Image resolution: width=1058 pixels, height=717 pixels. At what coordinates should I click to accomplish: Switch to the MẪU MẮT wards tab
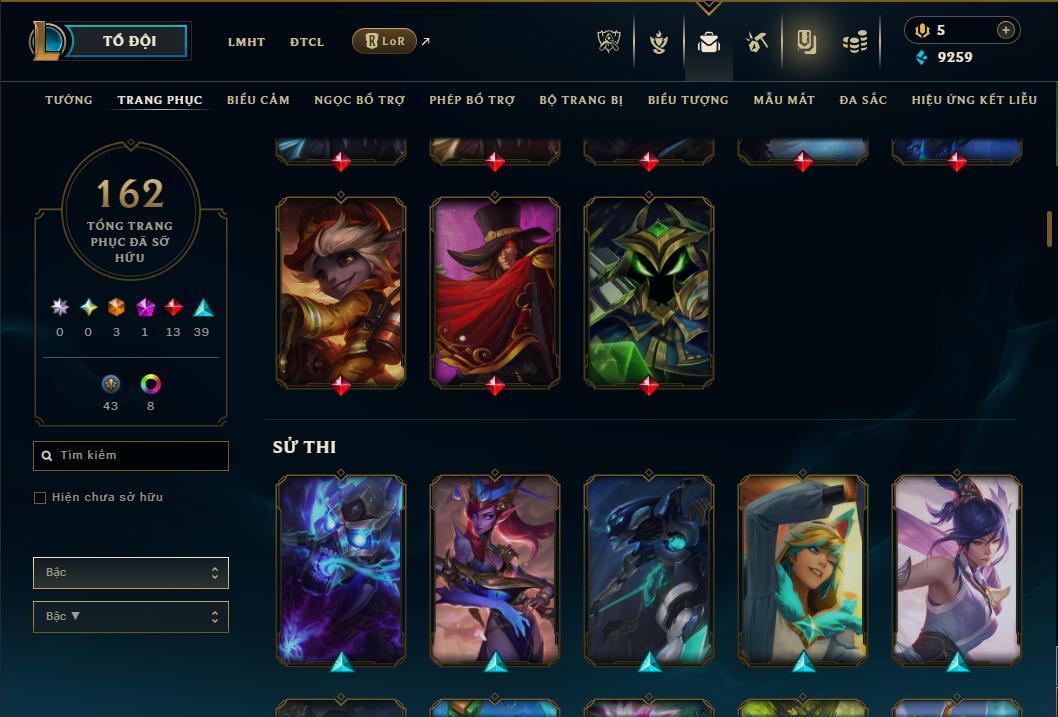pyautogui.click(x=784, y=100)
